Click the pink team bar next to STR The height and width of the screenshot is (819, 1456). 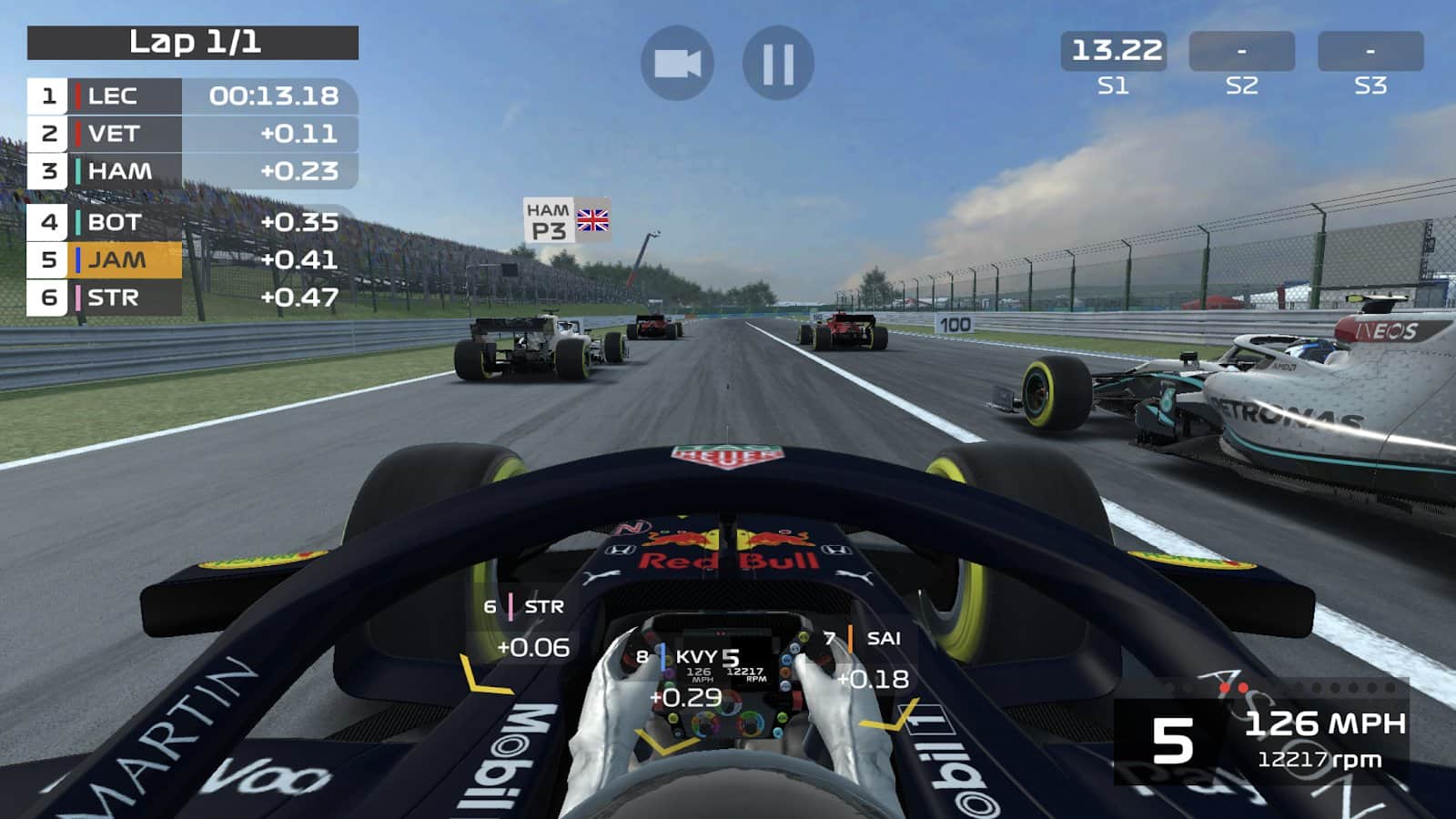[x=78, y=298]
